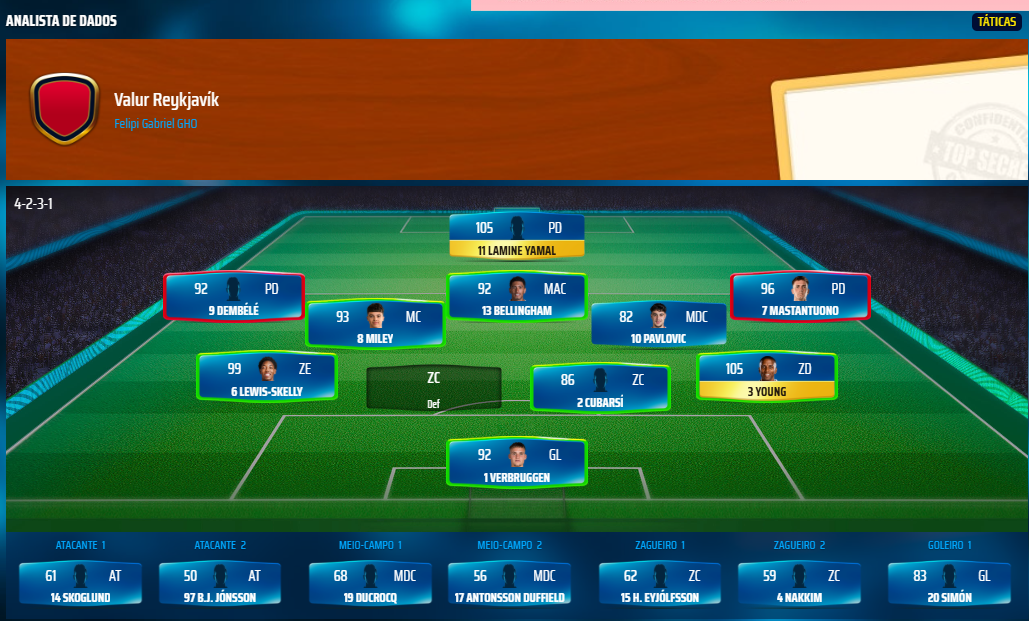Screen dimensions: 1029x621
Task: Click the H. Eyjólfsson bench card
Action: pyautogui.click(x=659, y=584)
